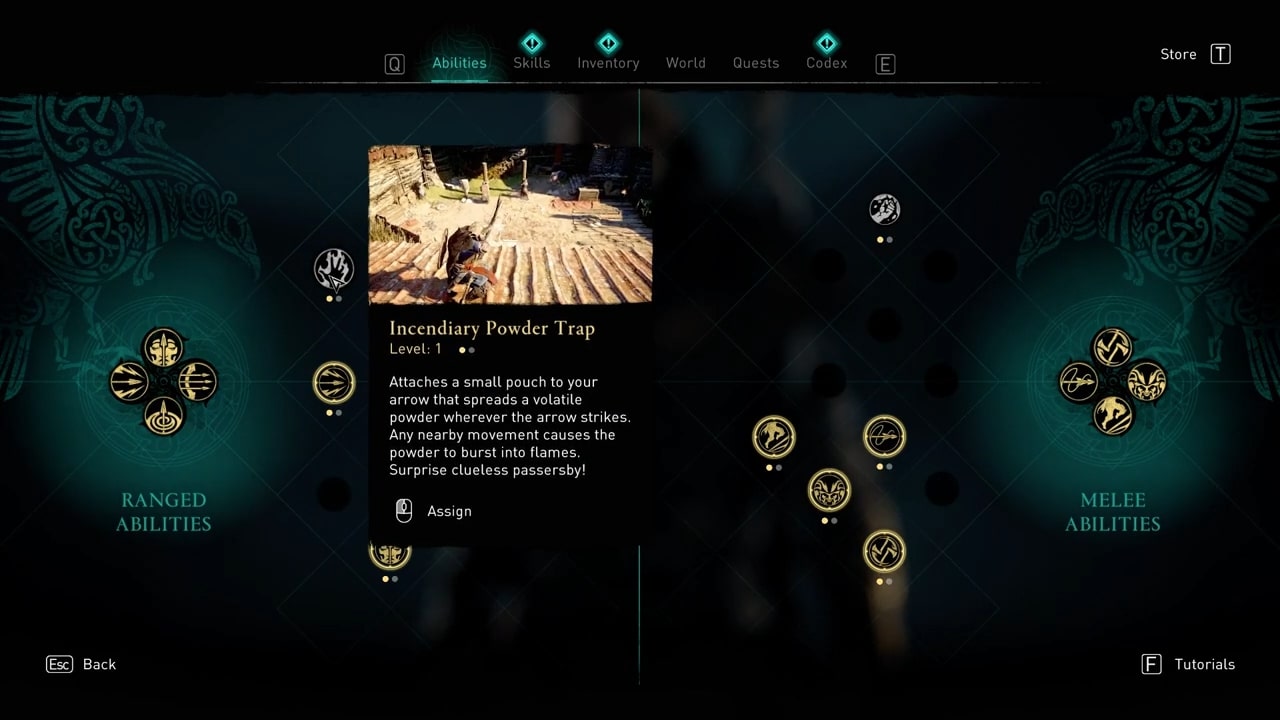Image resolution: width=1280 pixels, height=720 pixels.
Task: Click the Level 1 progress dots
Action: (465, 350)
